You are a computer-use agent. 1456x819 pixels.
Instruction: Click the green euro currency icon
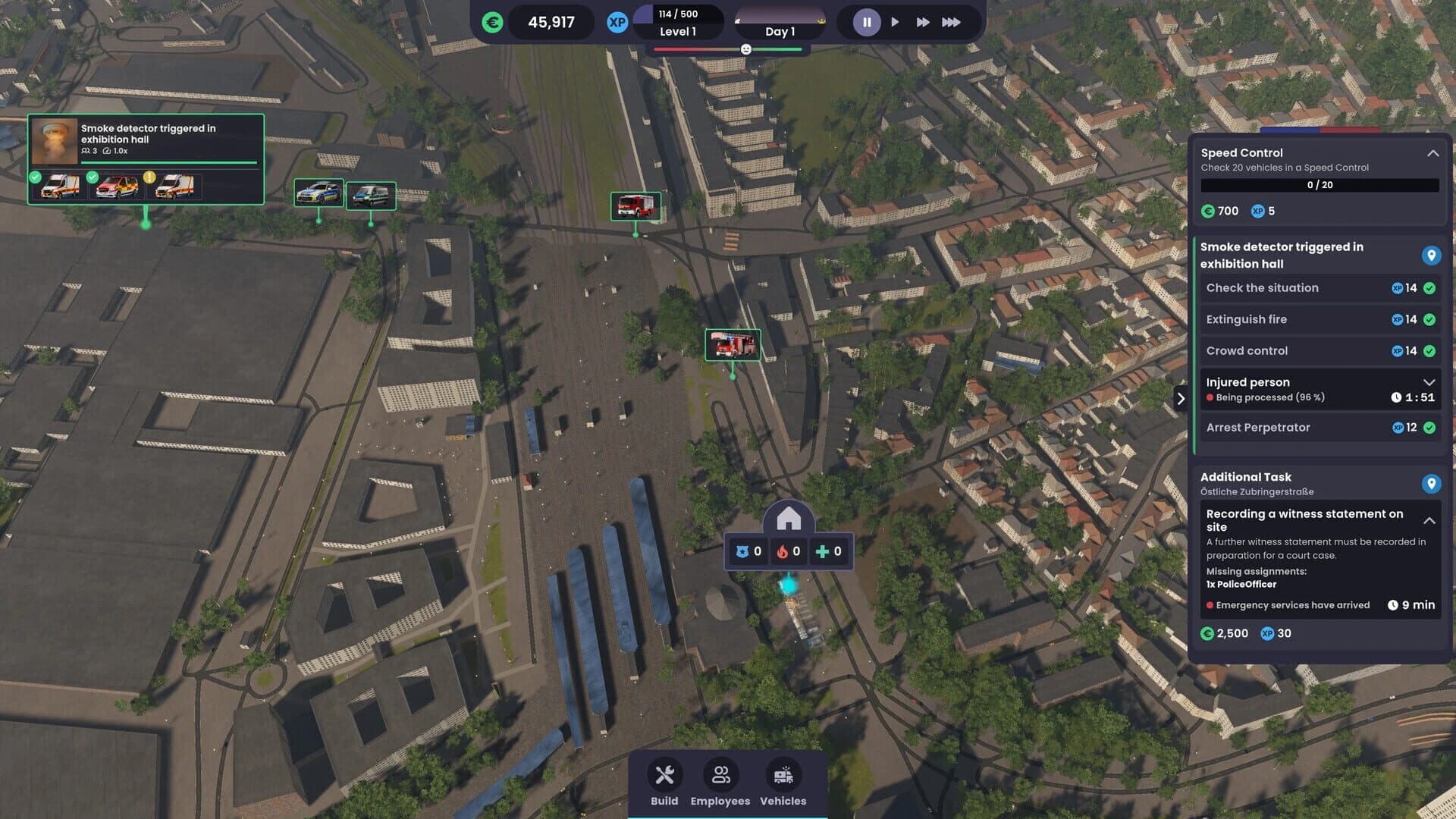493,22
